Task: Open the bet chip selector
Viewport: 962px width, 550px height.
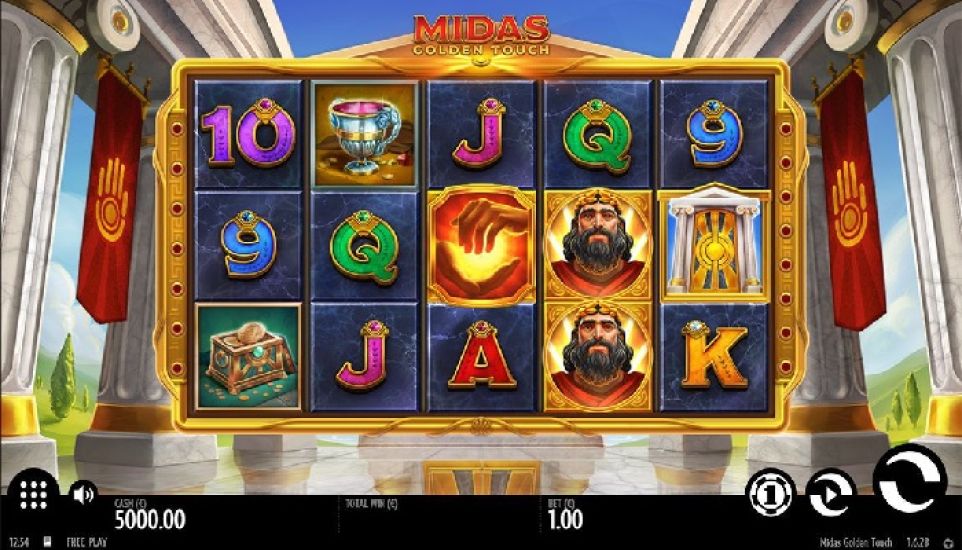Action: 769,493
